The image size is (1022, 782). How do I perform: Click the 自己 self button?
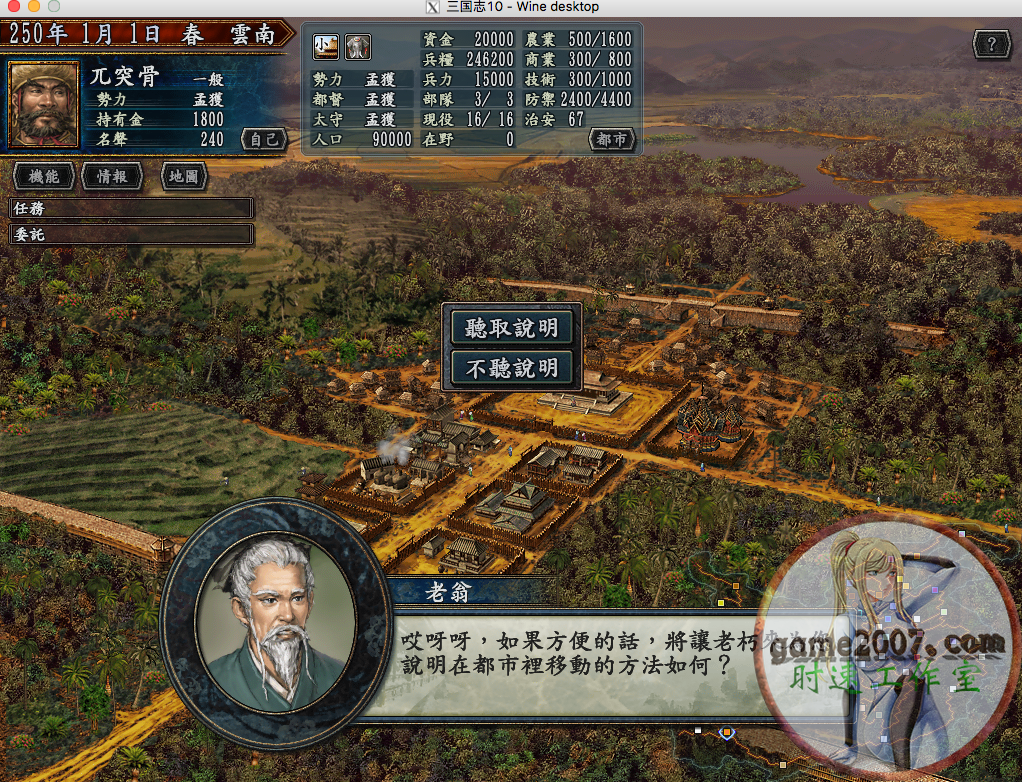(x=264, y=140)
